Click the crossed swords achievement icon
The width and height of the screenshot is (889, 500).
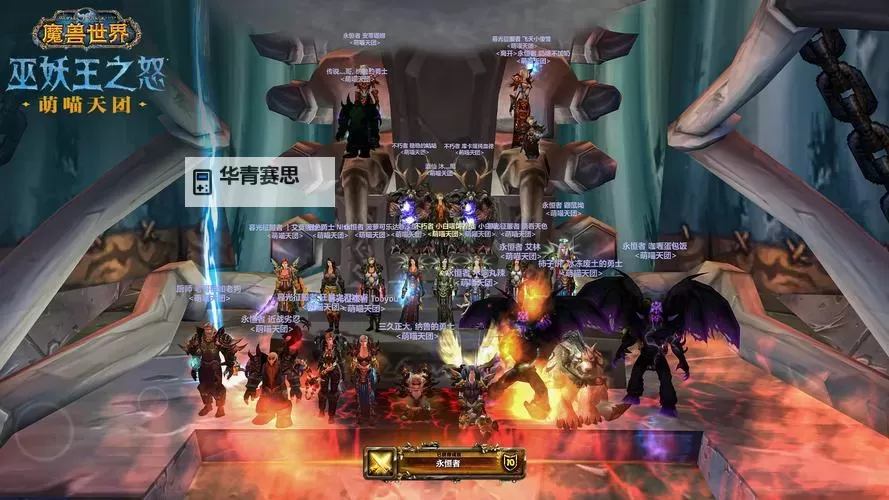click(x=380, y=463)
